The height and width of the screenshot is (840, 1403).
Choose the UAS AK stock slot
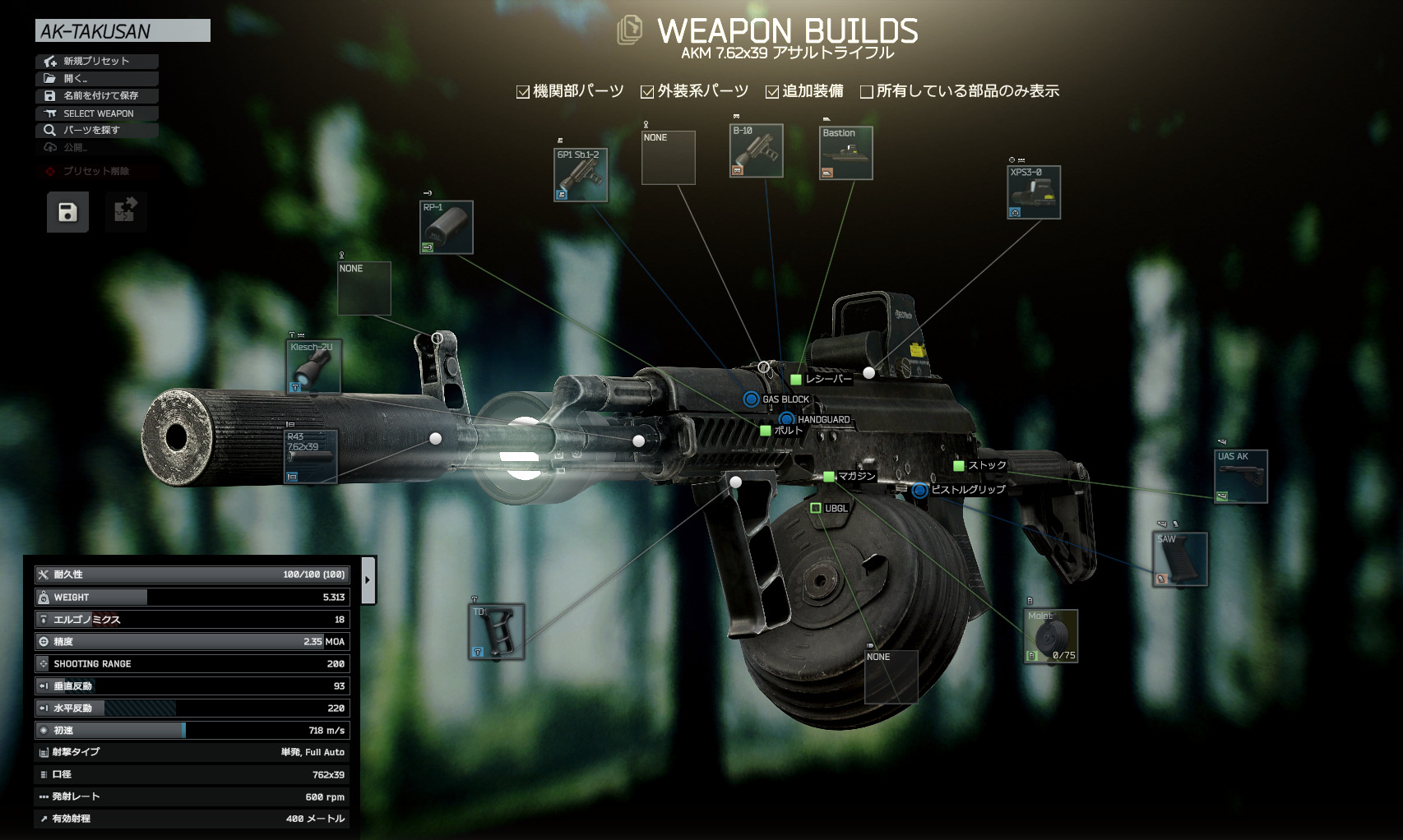click(x=1241, y=476)
